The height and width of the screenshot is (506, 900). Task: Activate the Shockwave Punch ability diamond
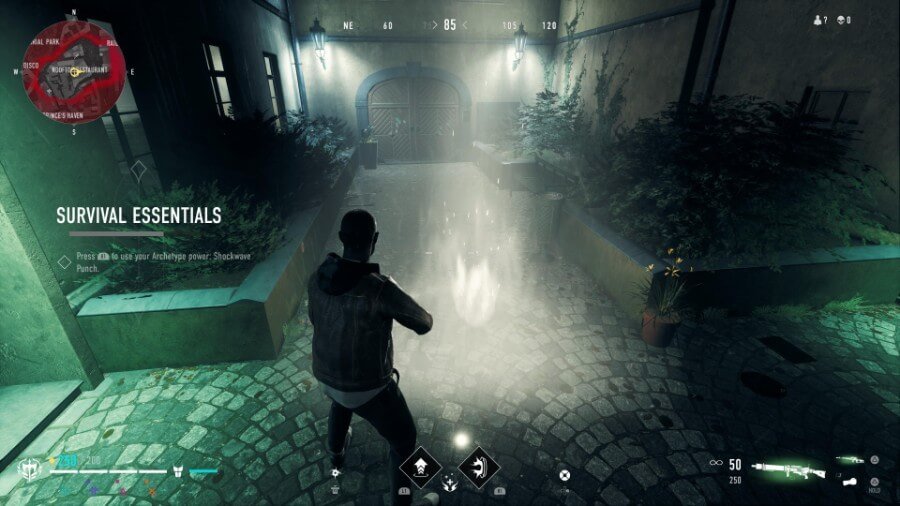[x=479, y=466]
